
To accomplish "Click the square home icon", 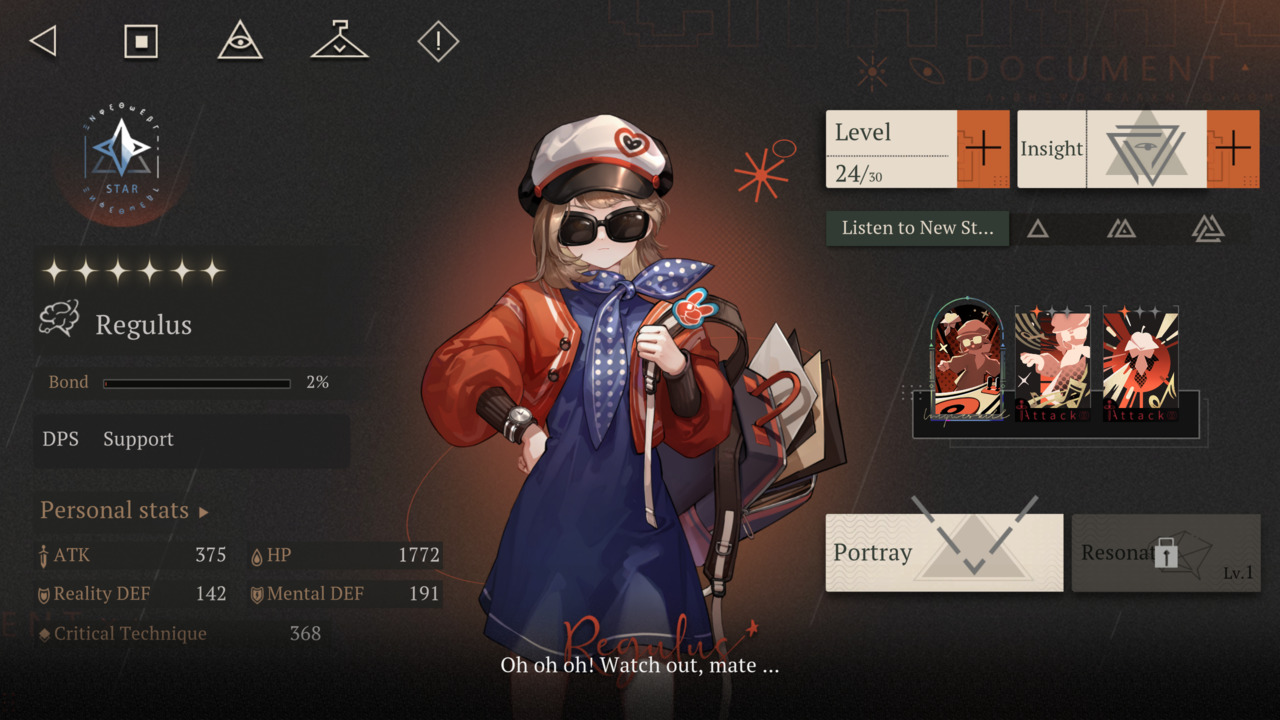I will click(x=141, y=42).
